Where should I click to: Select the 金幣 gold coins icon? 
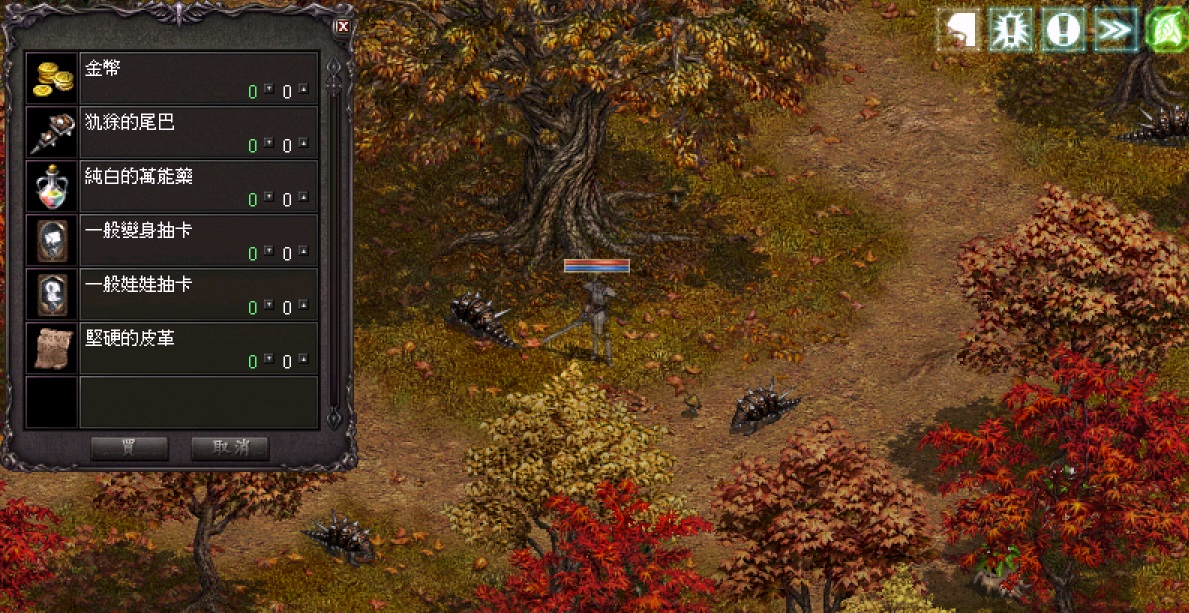pos(52,79)
